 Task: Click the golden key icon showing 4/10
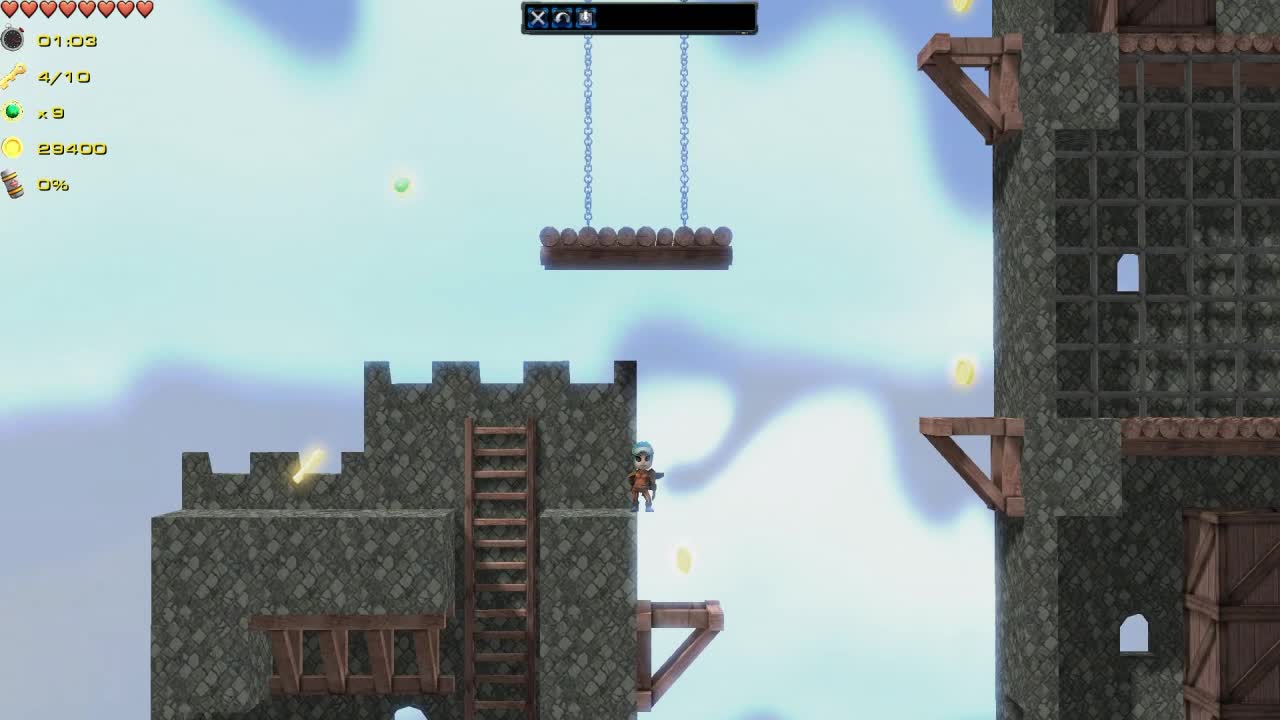(12, 77)
